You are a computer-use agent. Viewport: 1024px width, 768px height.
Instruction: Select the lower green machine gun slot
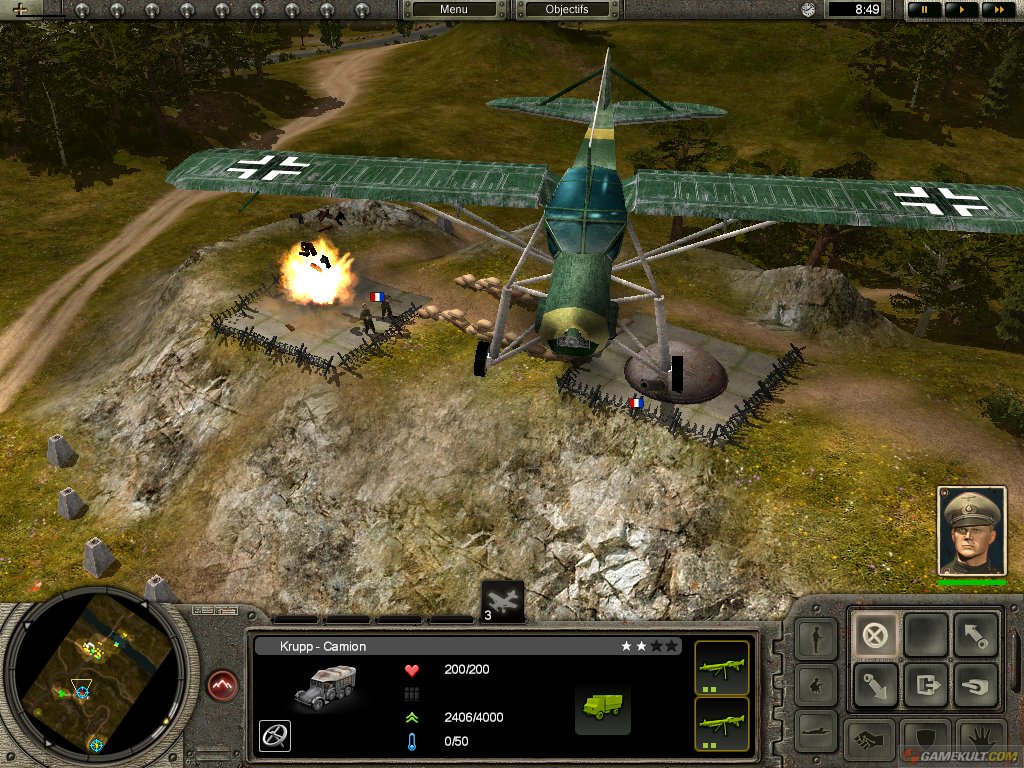pyautogui.click(x=721, y=723)
